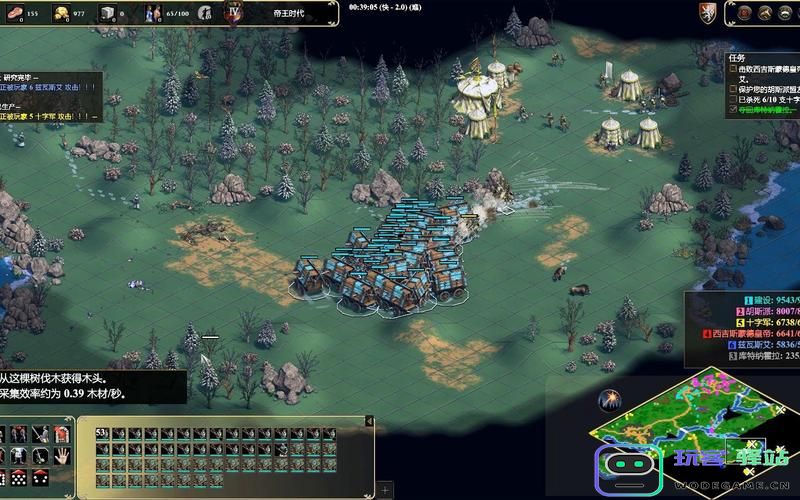
Task: Toggle the signal flare button beside the minimap
Action: pos(609,401)
